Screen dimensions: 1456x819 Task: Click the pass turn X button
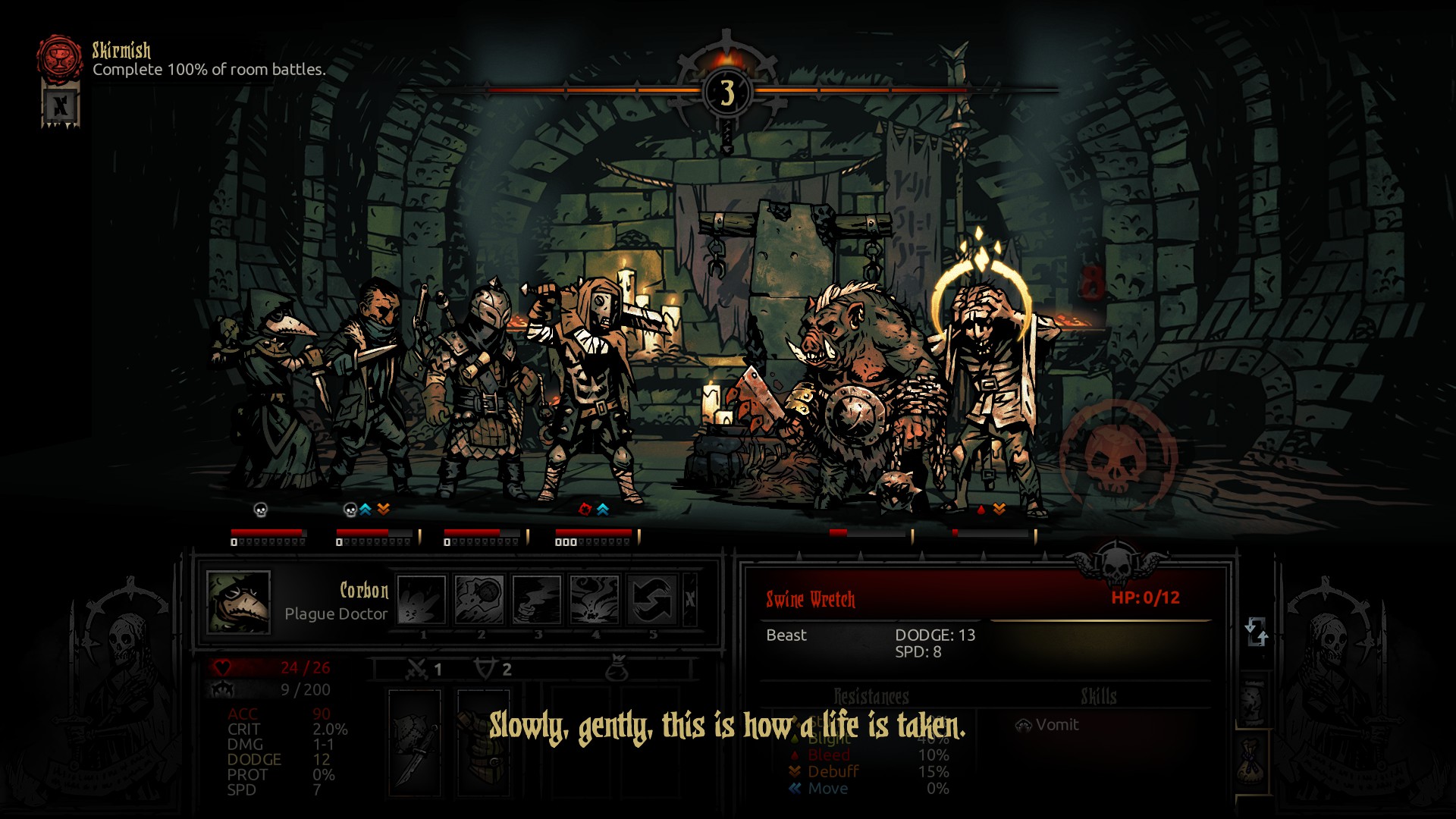click(689, 599)
